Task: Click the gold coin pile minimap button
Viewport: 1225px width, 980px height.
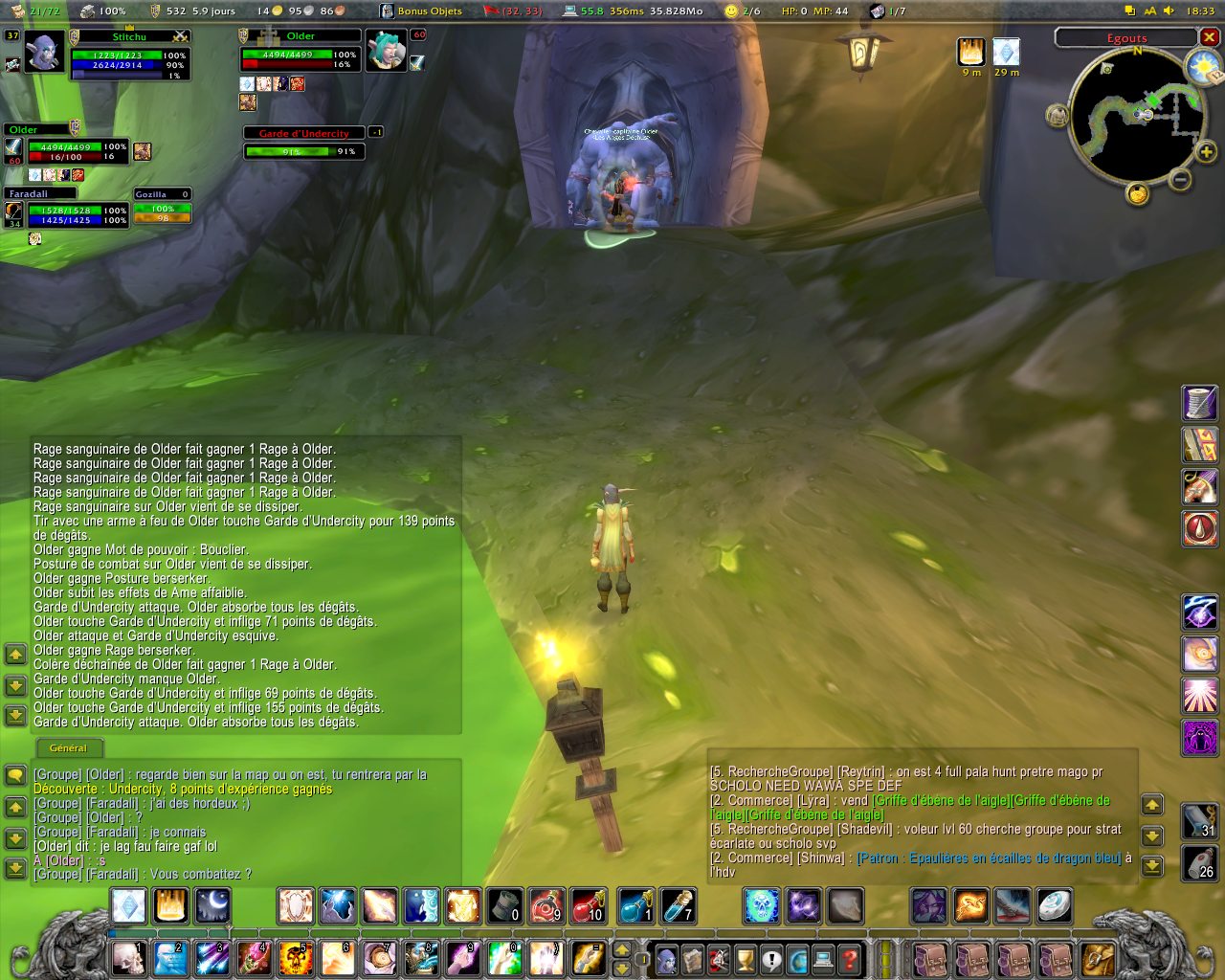Action: pyautogui.click(x=1137, y=193)
